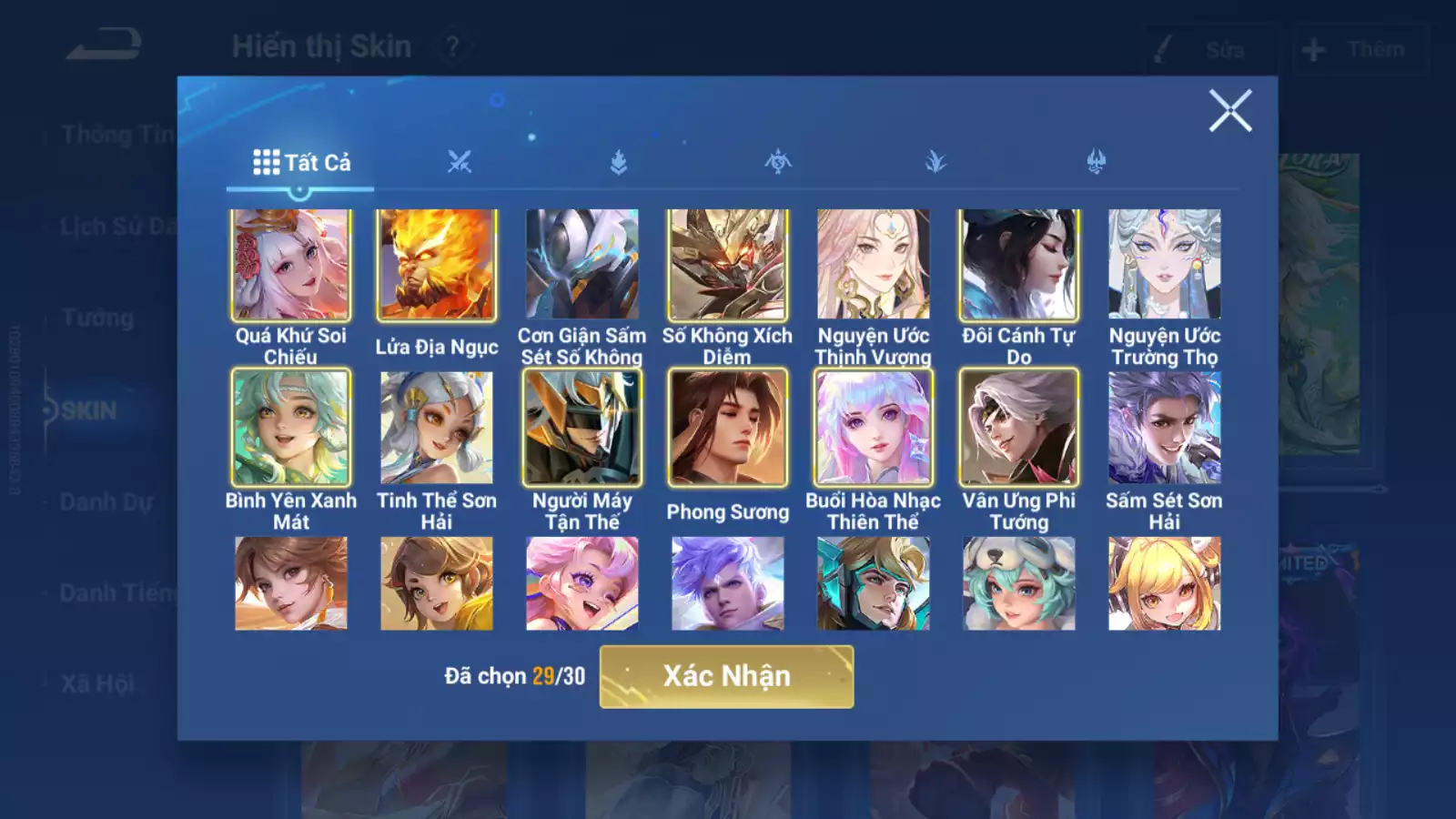Toggle the Đôi Cánh Tự Do skin
Screen dimensions: 1456x819
[x=1019, y=265]
